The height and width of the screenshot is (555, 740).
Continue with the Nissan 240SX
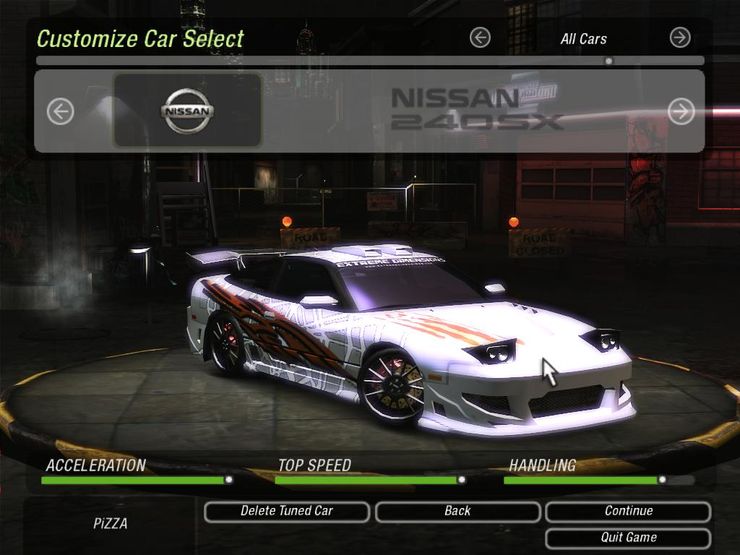(x=628, y=511)
